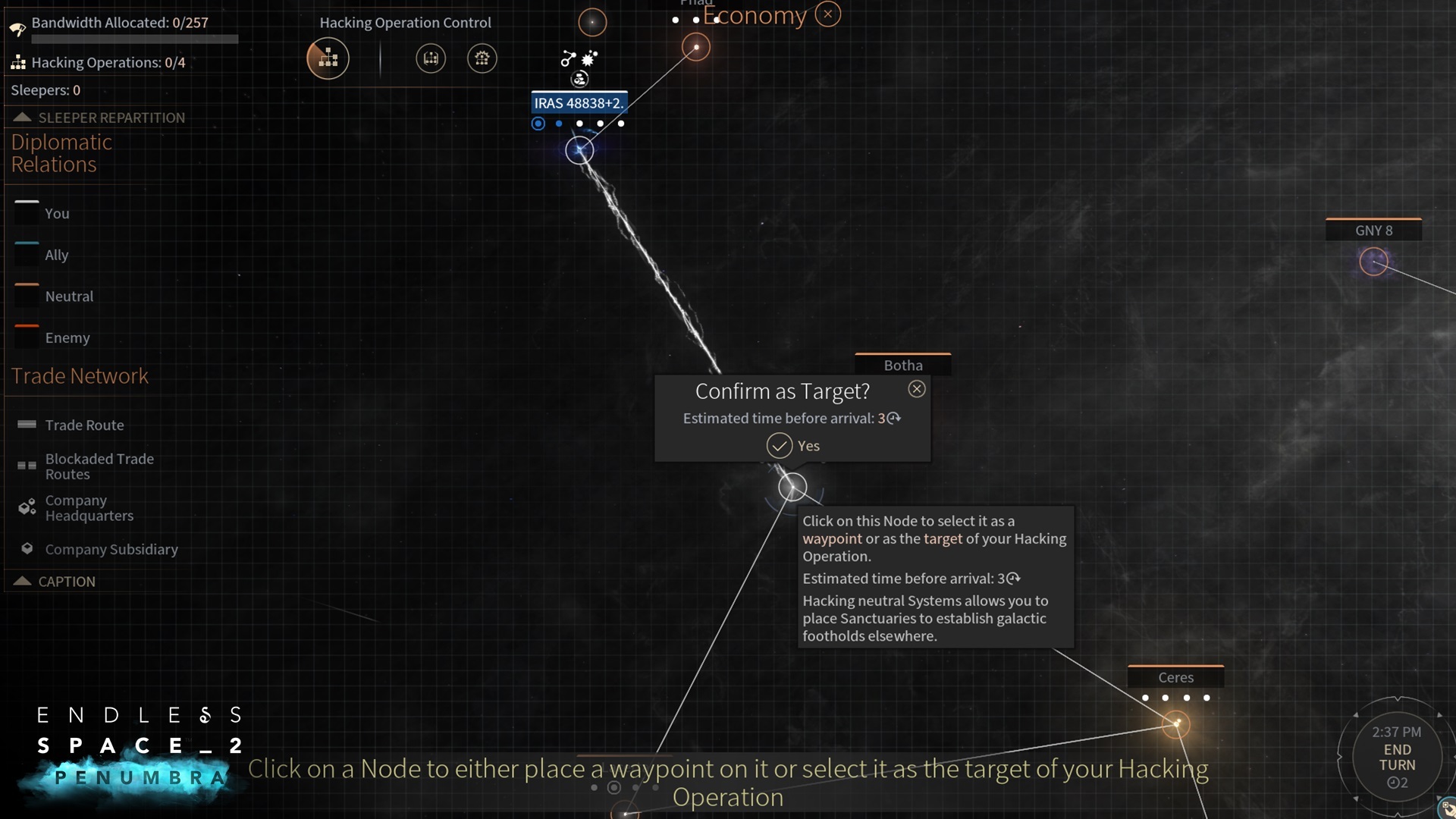Choose the defensive hacking program icon
The image size is (1456, 819).
[431, 58]
